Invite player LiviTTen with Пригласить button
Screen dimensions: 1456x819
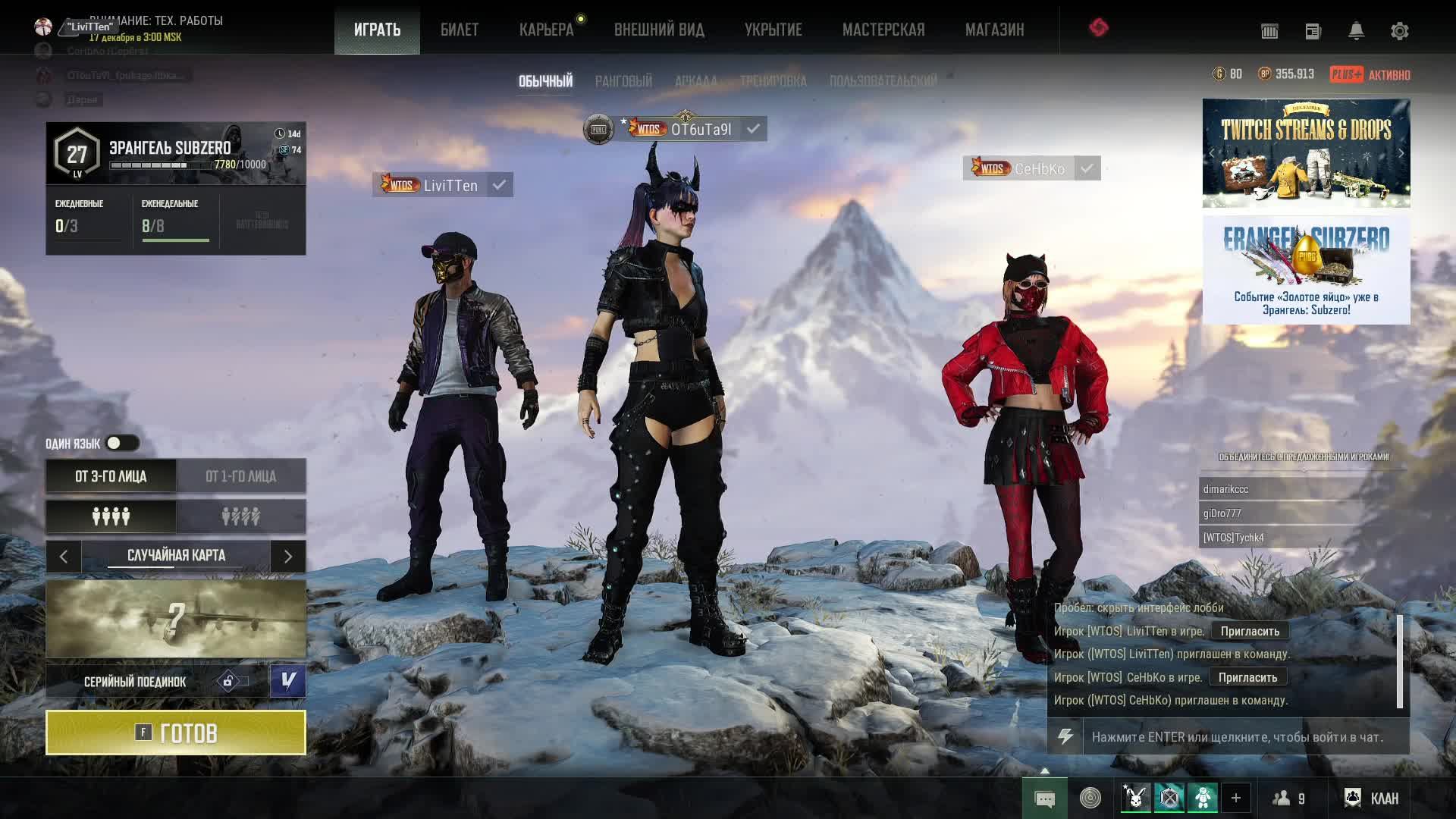click(x=1250, y=631)
